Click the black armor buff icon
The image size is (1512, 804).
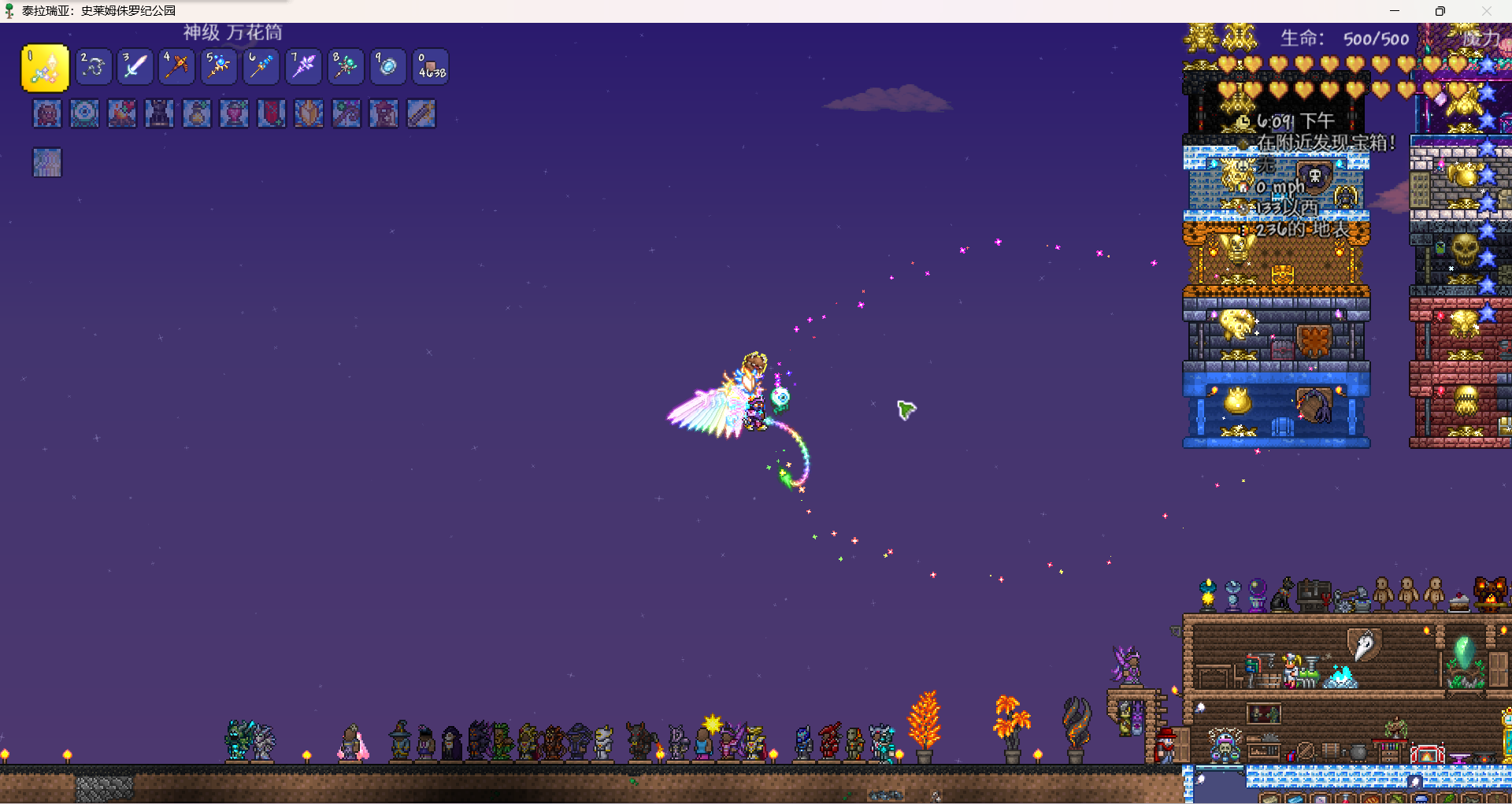pyautogui.click(x=159, y=113)
